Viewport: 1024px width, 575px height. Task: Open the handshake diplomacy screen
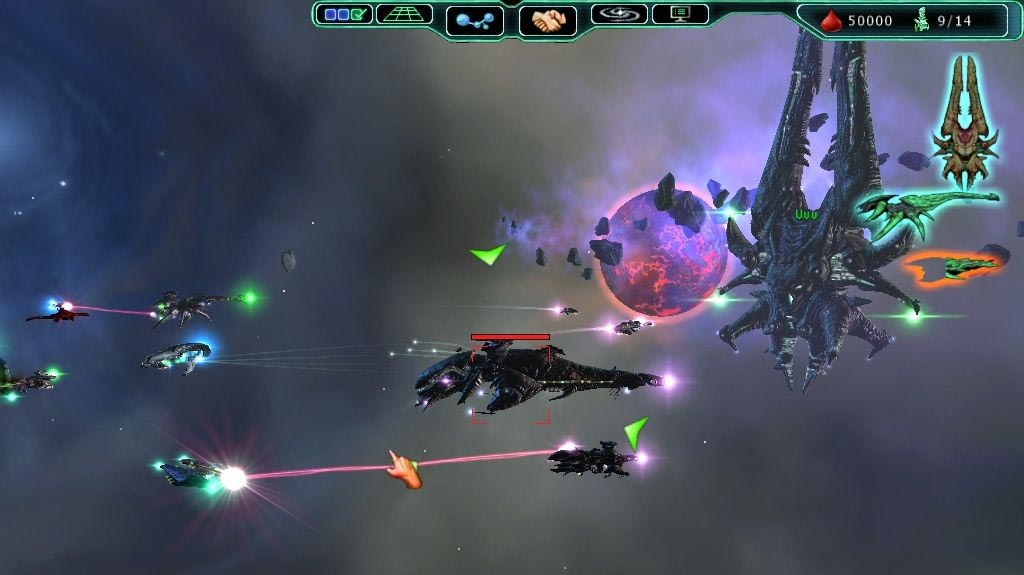click(x=548, y=20)
